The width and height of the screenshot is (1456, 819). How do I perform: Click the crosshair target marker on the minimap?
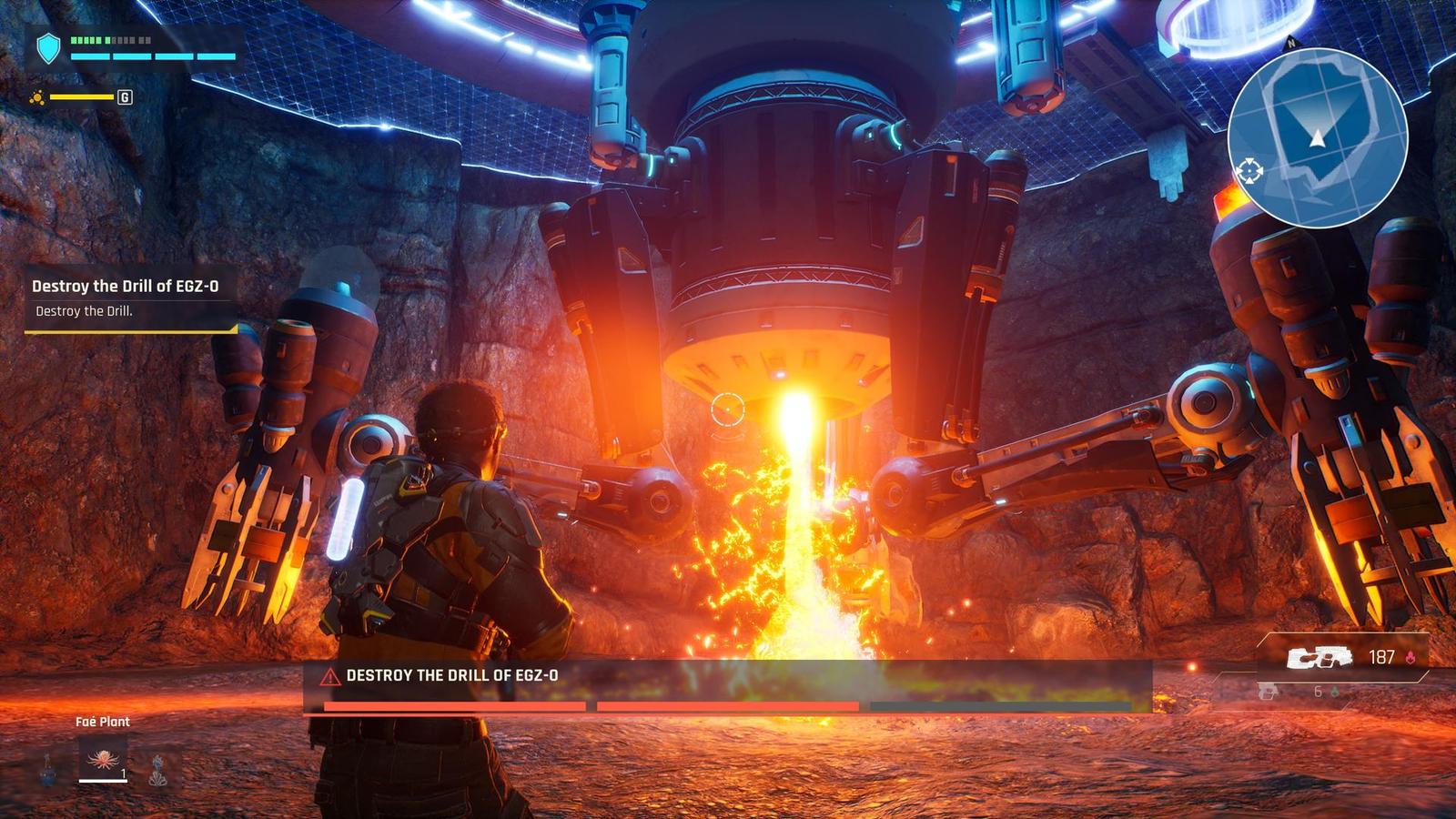click(1249, 170)
